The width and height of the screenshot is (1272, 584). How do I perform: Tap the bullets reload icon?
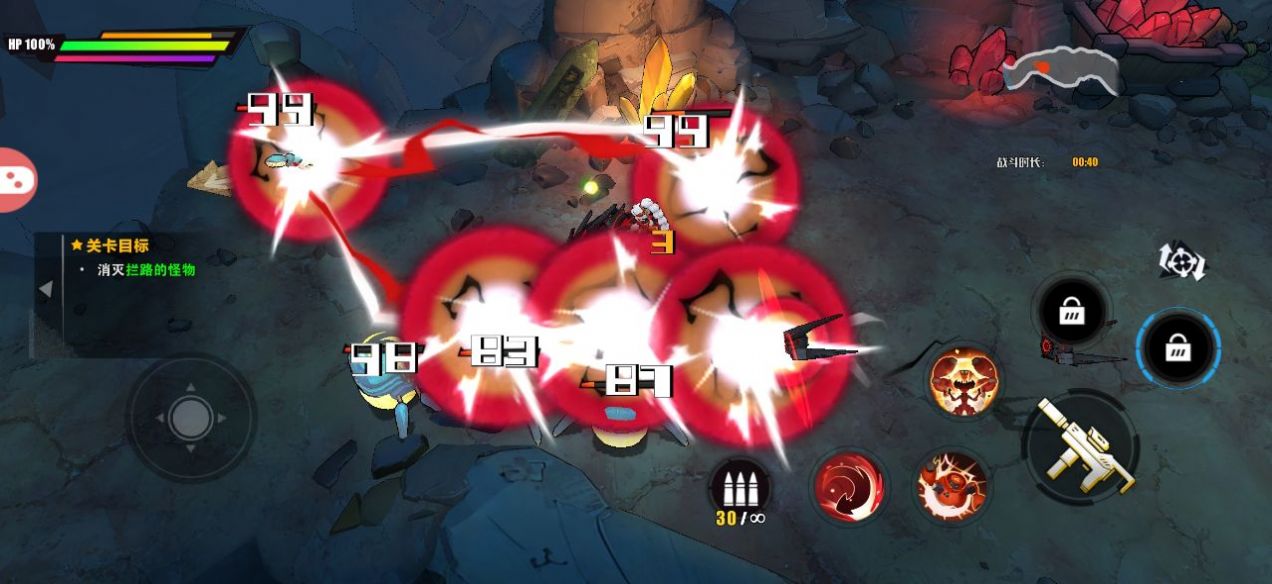pos(739,488)
